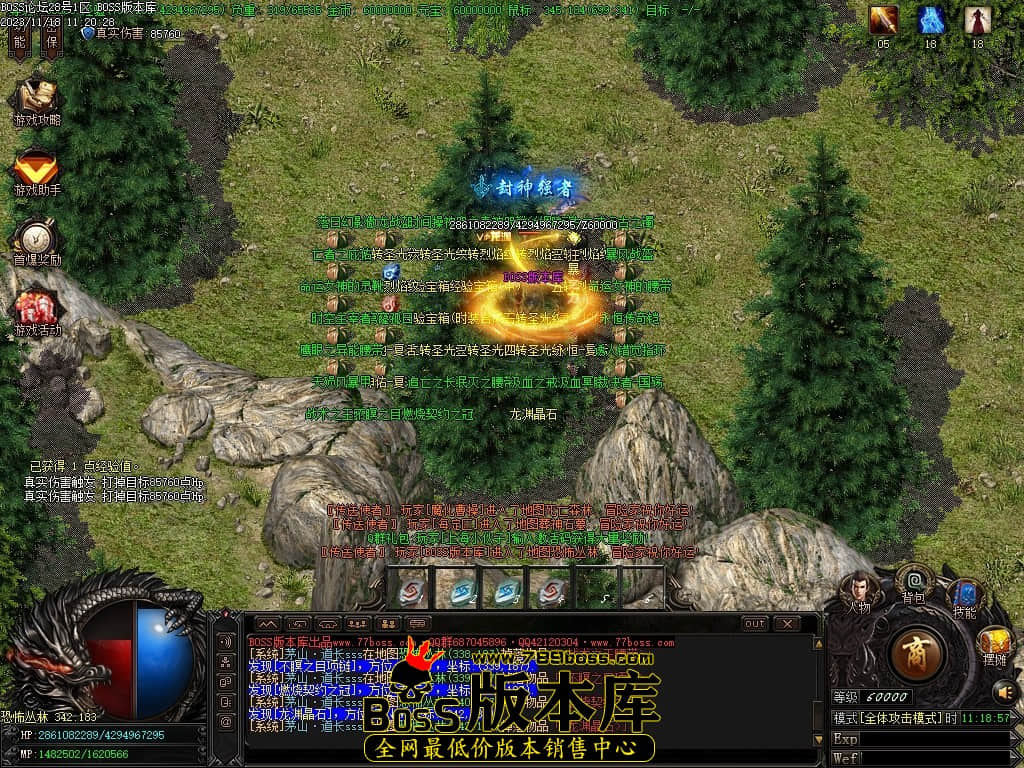Click the chat panel OUT button
The height and width of the screenshot is (768, 1024).
pos(755,623)
